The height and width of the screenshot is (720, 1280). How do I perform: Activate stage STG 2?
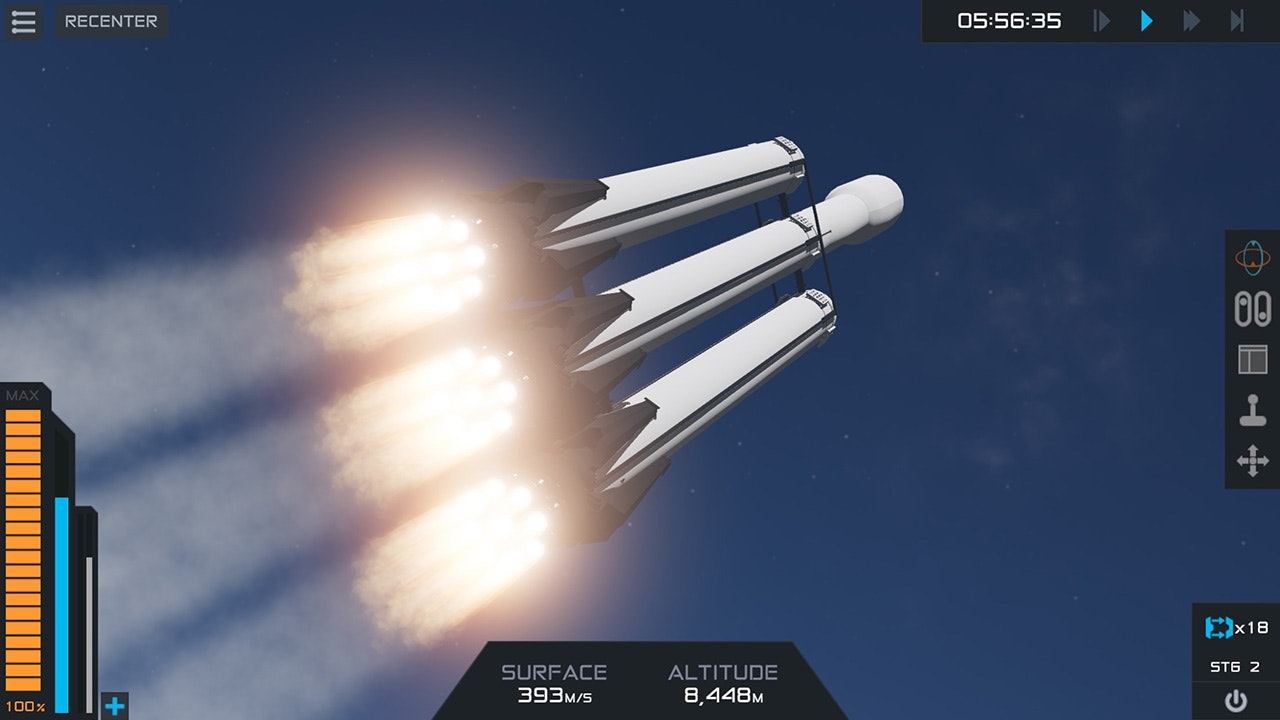pos(1234,667)
